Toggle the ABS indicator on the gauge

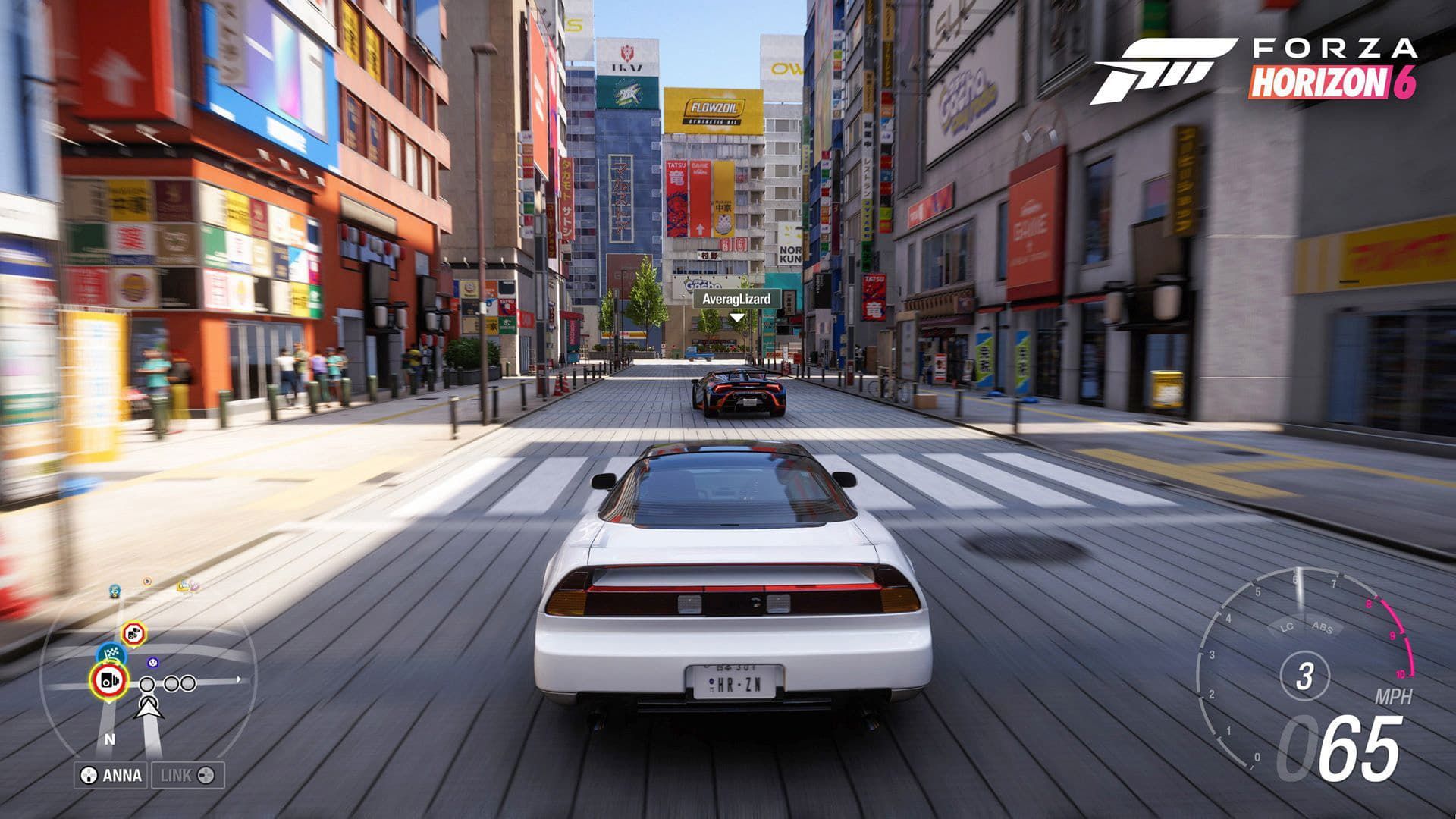point(1323,629)
